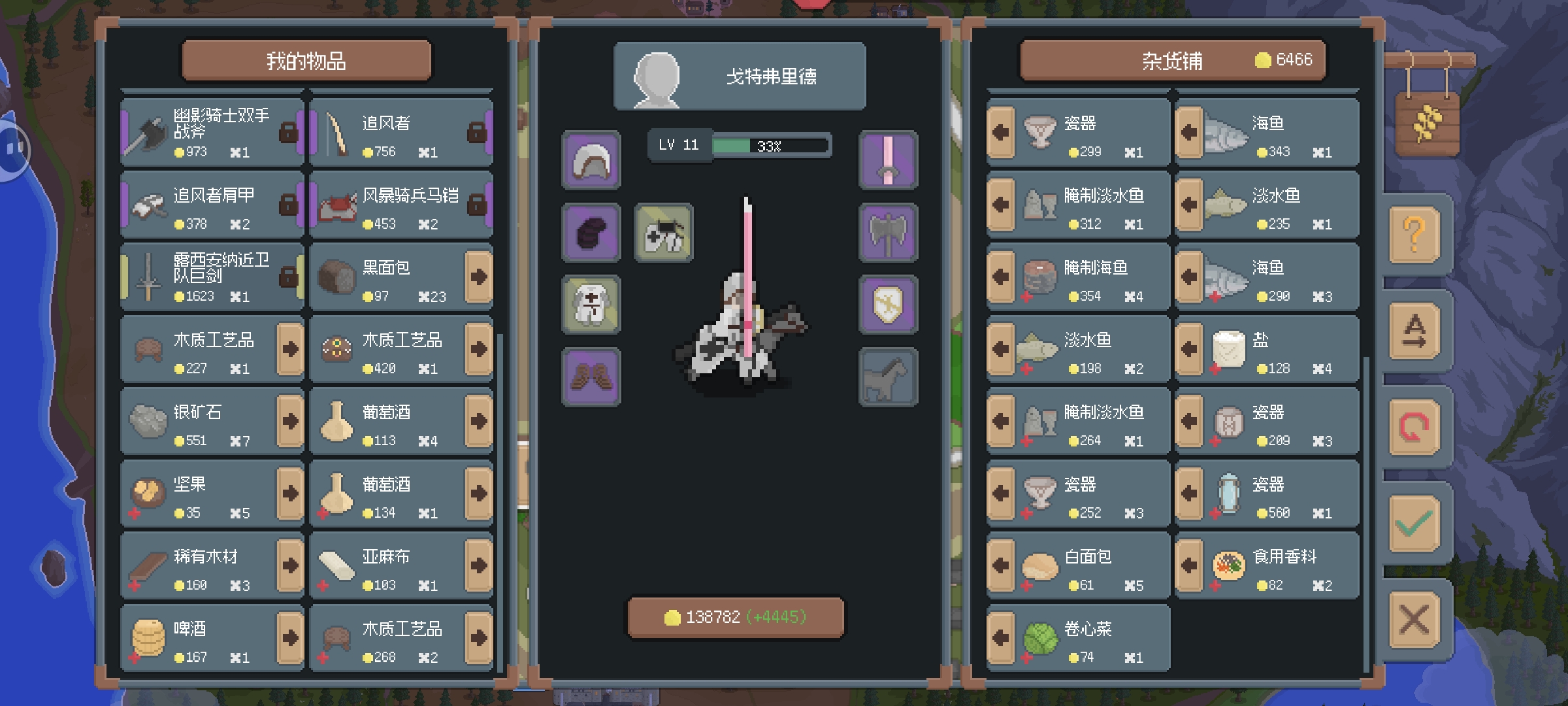1568x706 pixels.
Task: Select the 幽影骑士双手战斧 axe item
Action: pos(212,133)
